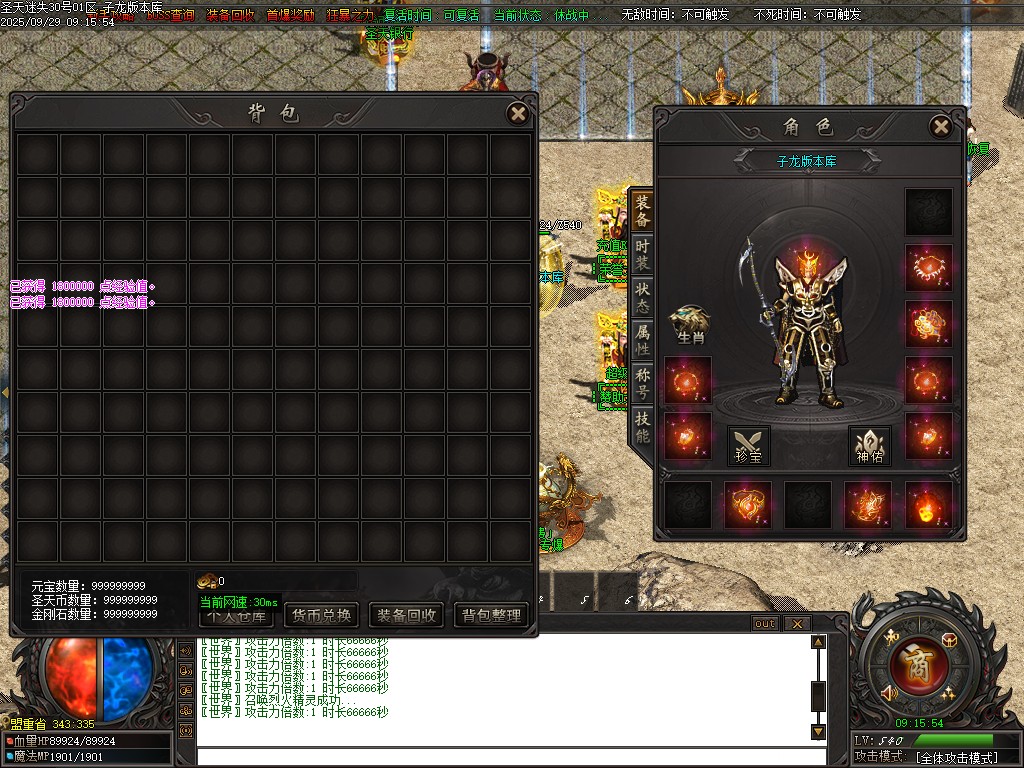Open the 神佑 divine blessing button
This screenshot has width=1024, height=768.
pos(869,444)
